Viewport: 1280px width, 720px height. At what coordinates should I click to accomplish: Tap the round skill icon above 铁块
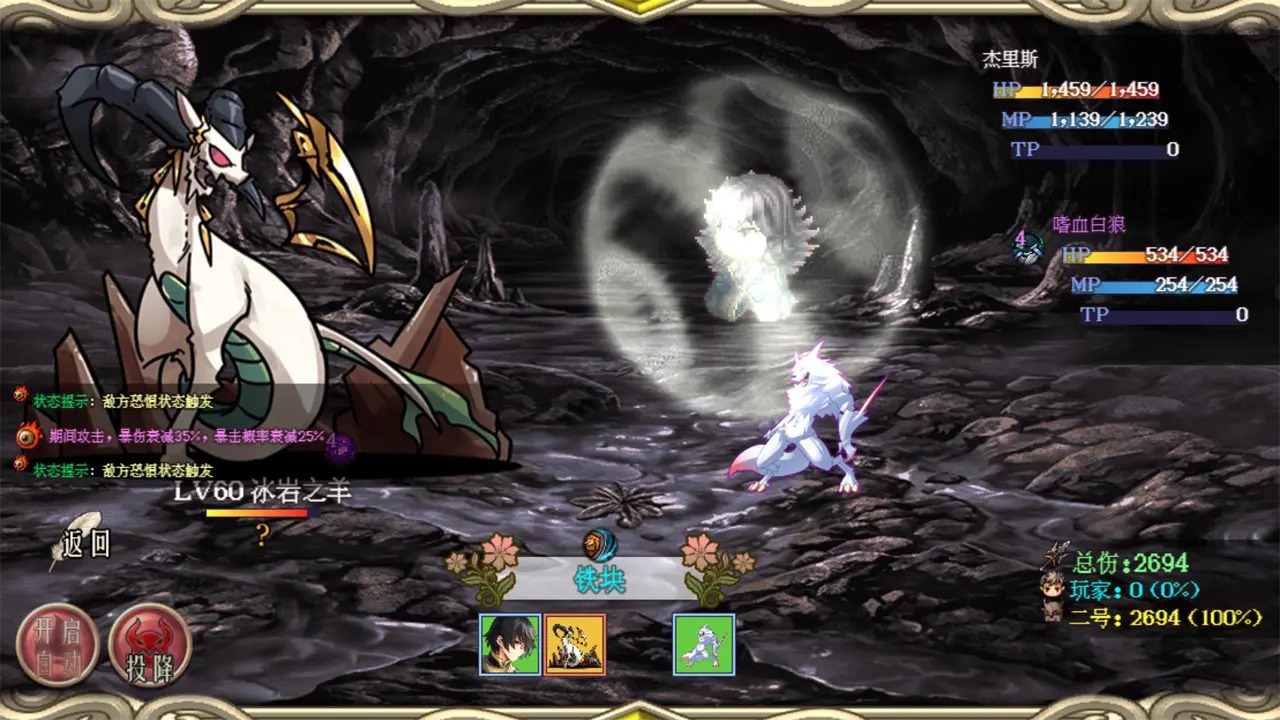pos(600,545)
